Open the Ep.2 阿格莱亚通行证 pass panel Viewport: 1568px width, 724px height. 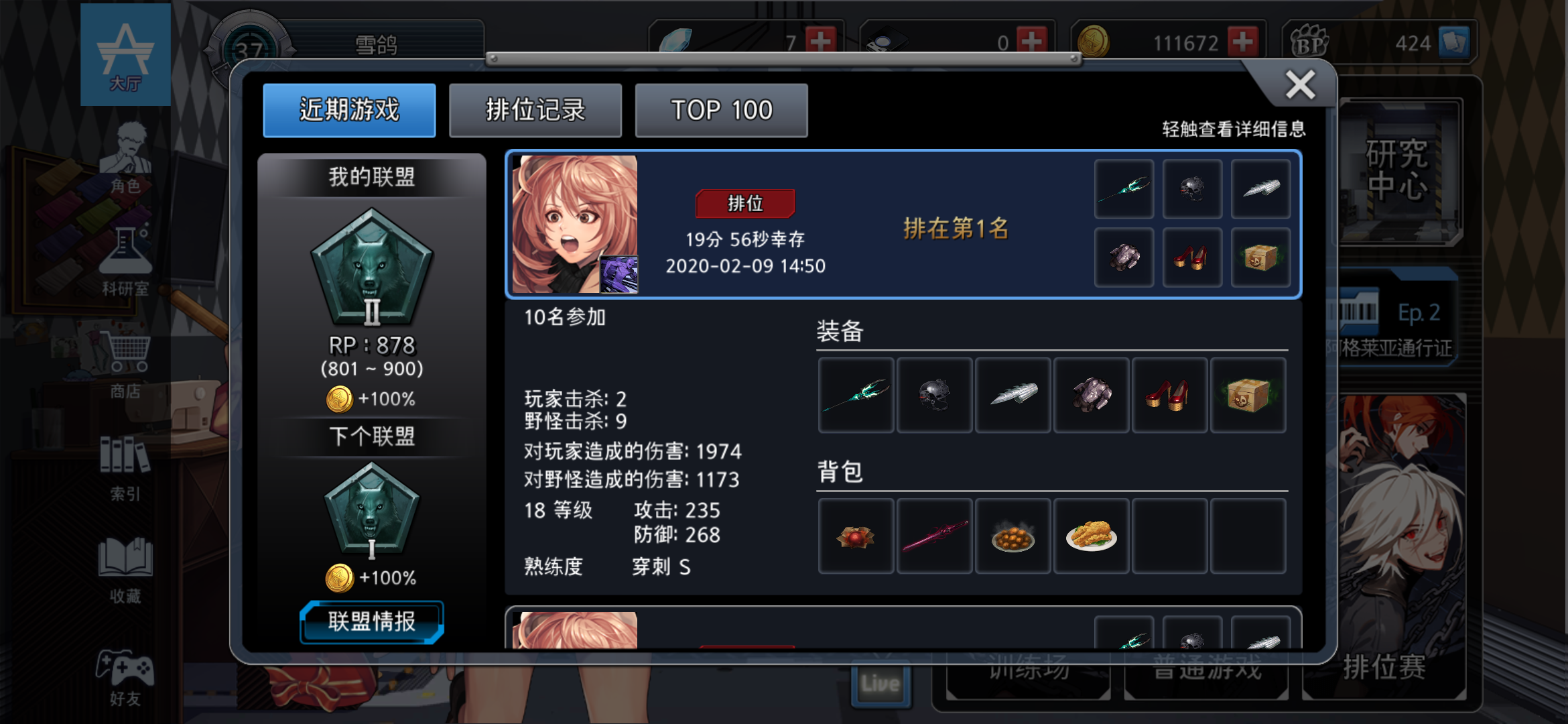point(1397,315)
